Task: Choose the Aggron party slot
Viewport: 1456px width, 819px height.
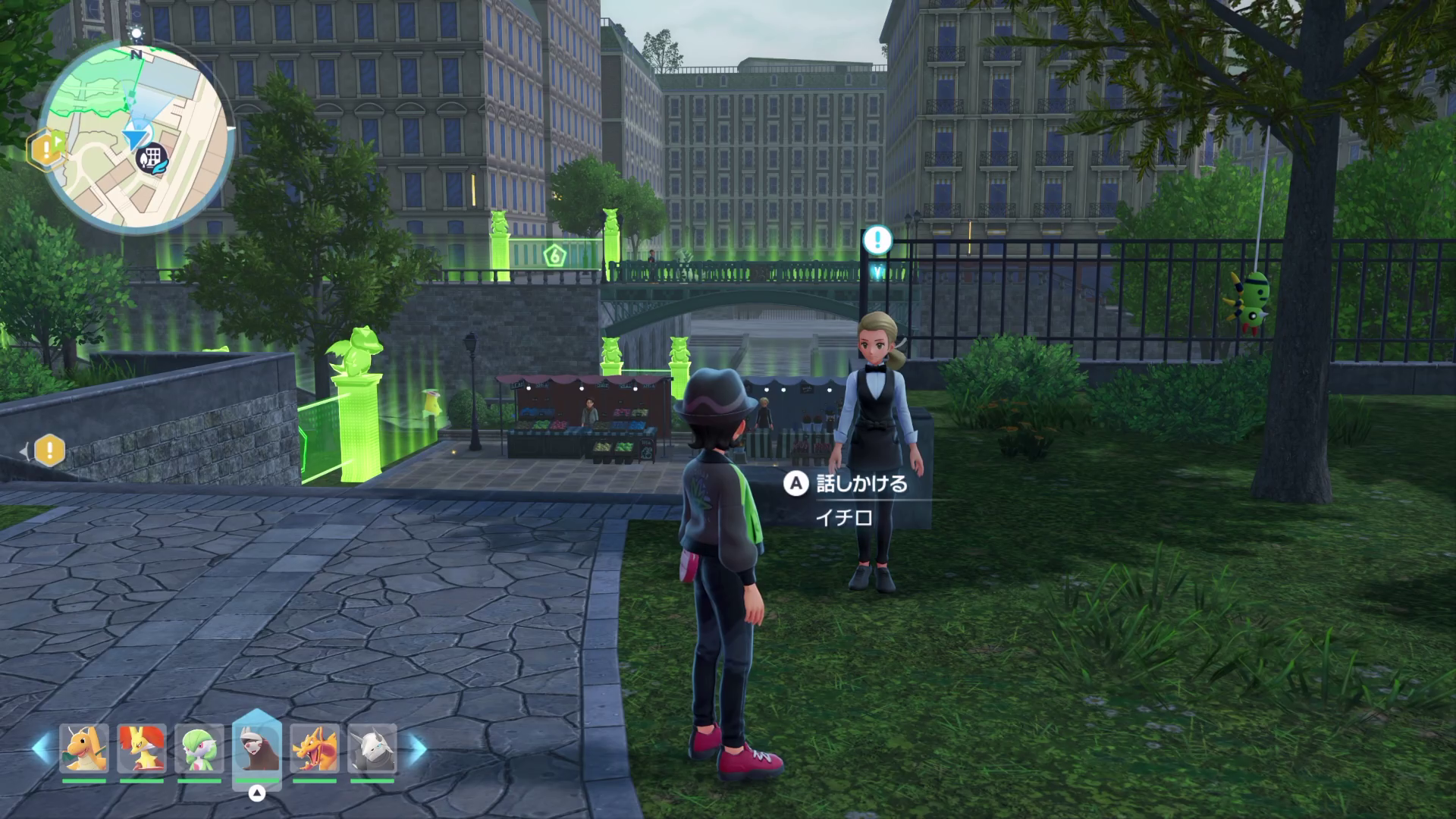Action: point(372,748)
